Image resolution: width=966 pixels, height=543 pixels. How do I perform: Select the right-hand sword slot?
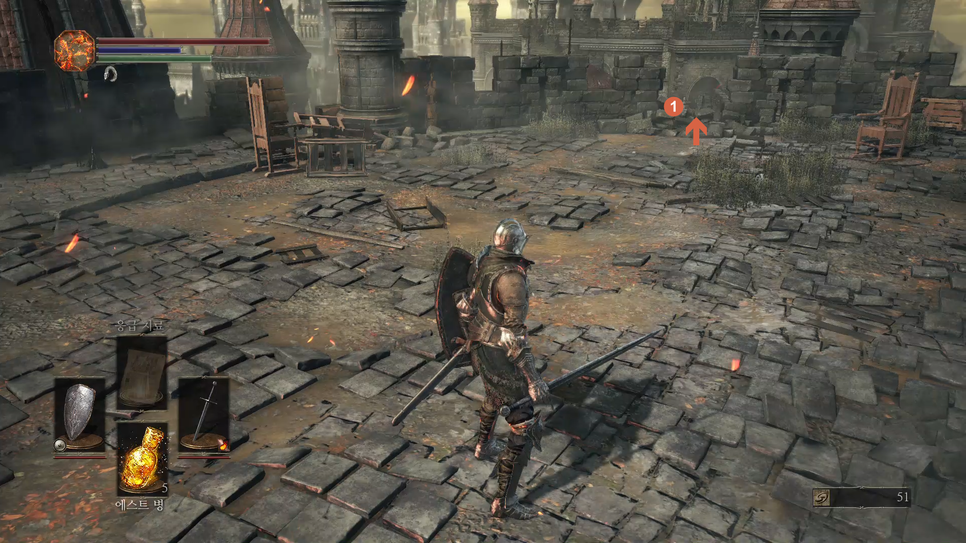point(204,414)
